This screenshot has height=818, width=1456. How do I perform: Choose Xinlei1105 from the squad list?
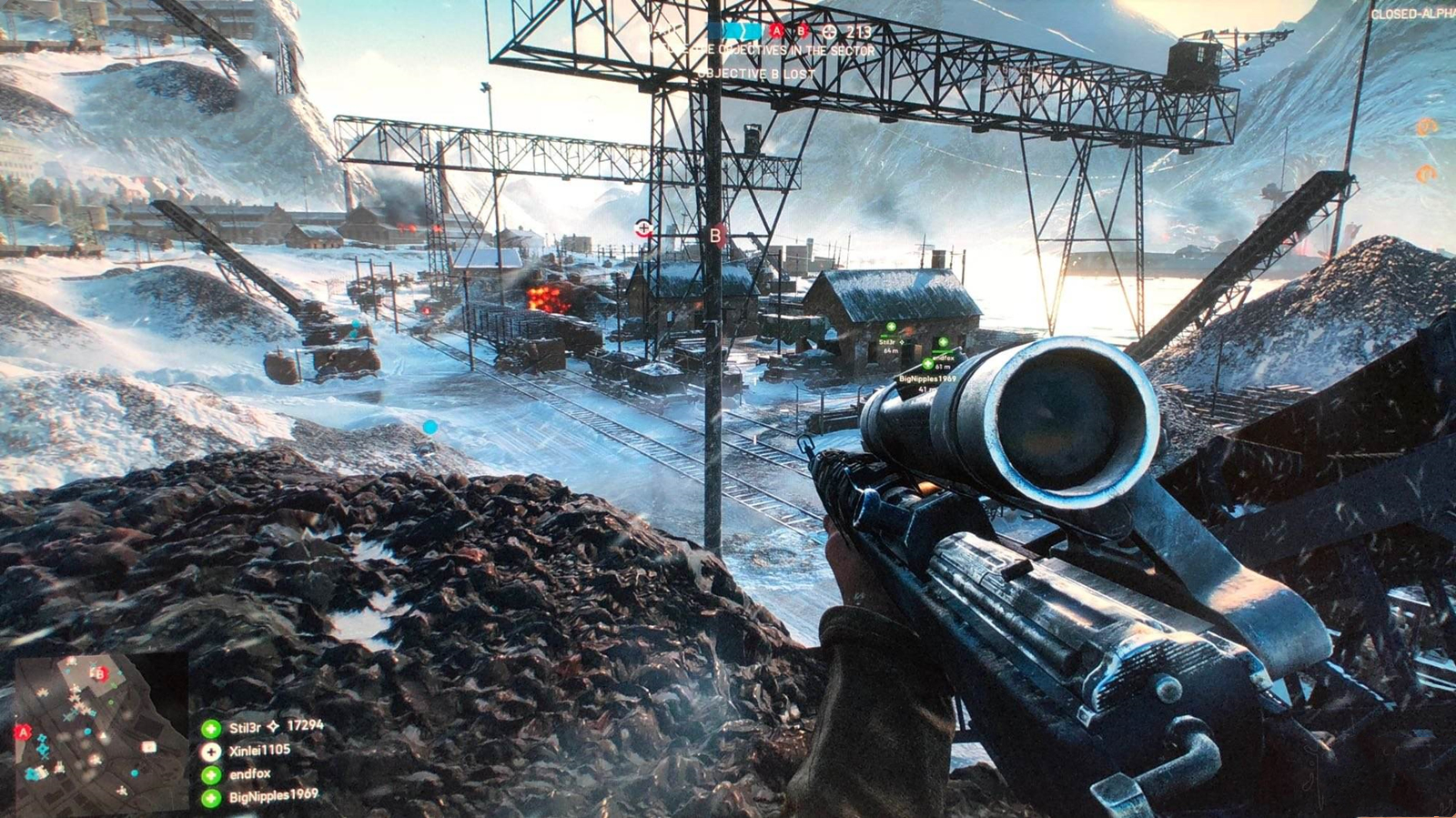pyautogui.click(x=259, y=751)
